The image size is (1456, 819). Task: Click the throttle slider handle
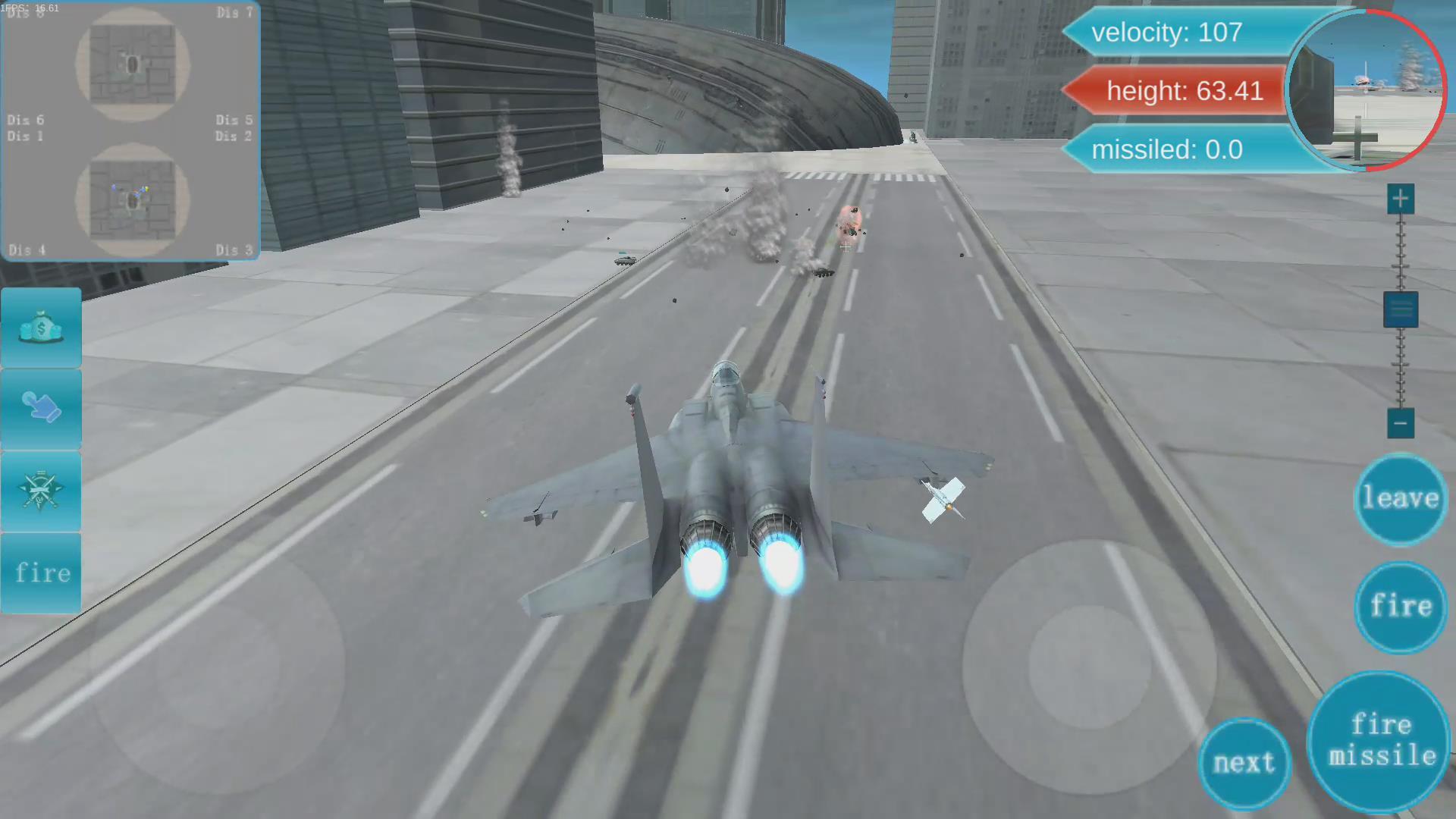point(1400,309)
